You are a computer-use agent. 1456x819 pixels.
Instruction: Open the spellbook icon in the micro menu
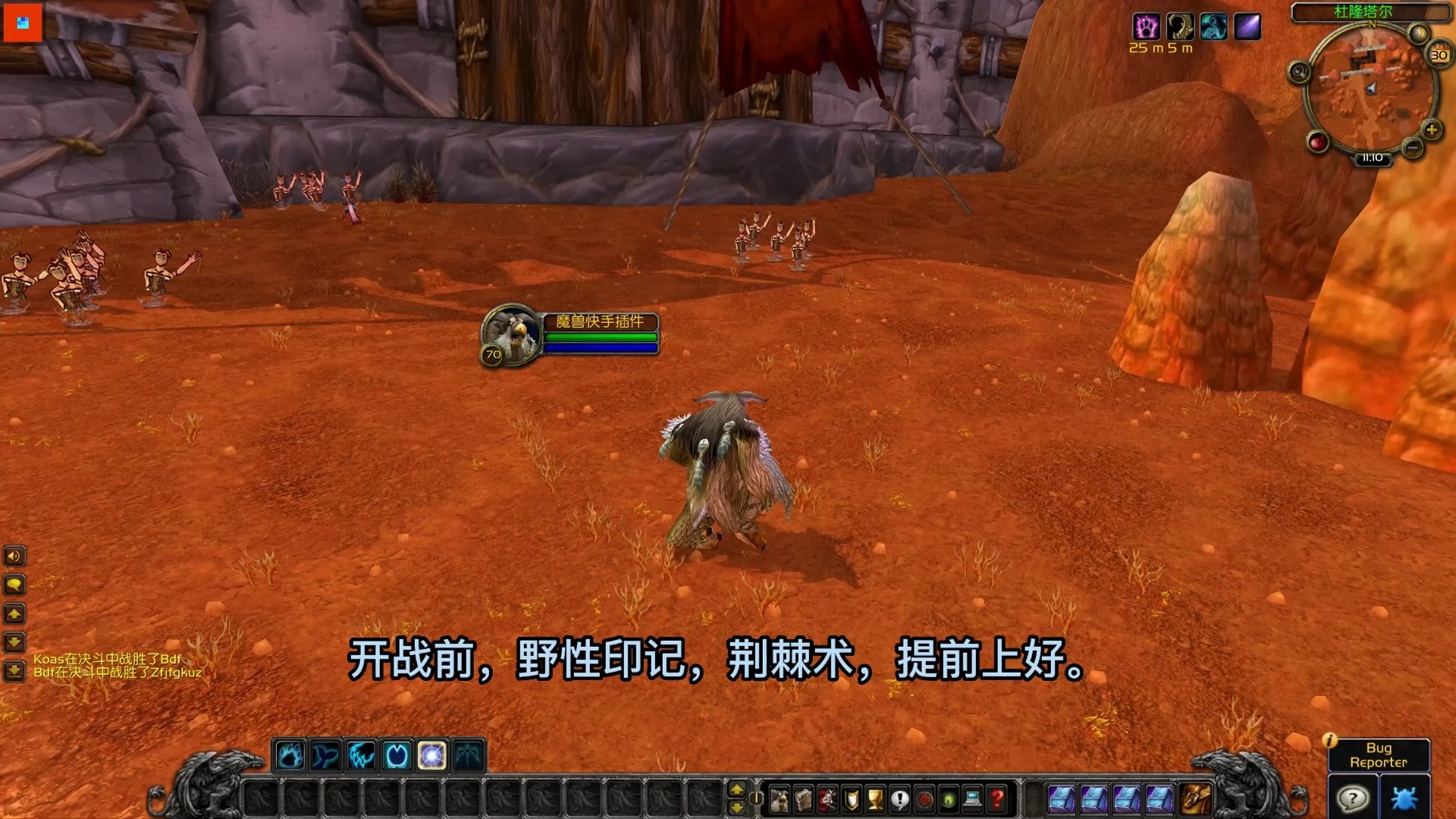[x=803, y=800]
